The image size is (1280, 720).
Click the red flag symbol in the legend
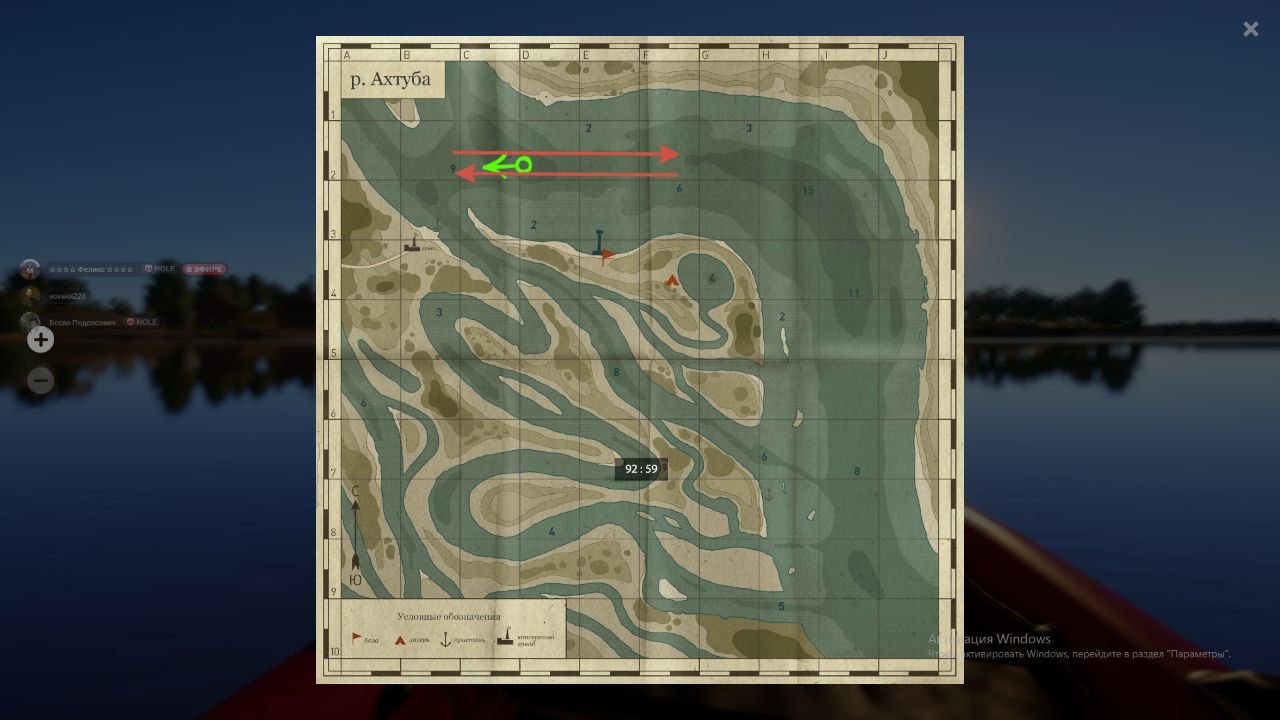(356, 637)
